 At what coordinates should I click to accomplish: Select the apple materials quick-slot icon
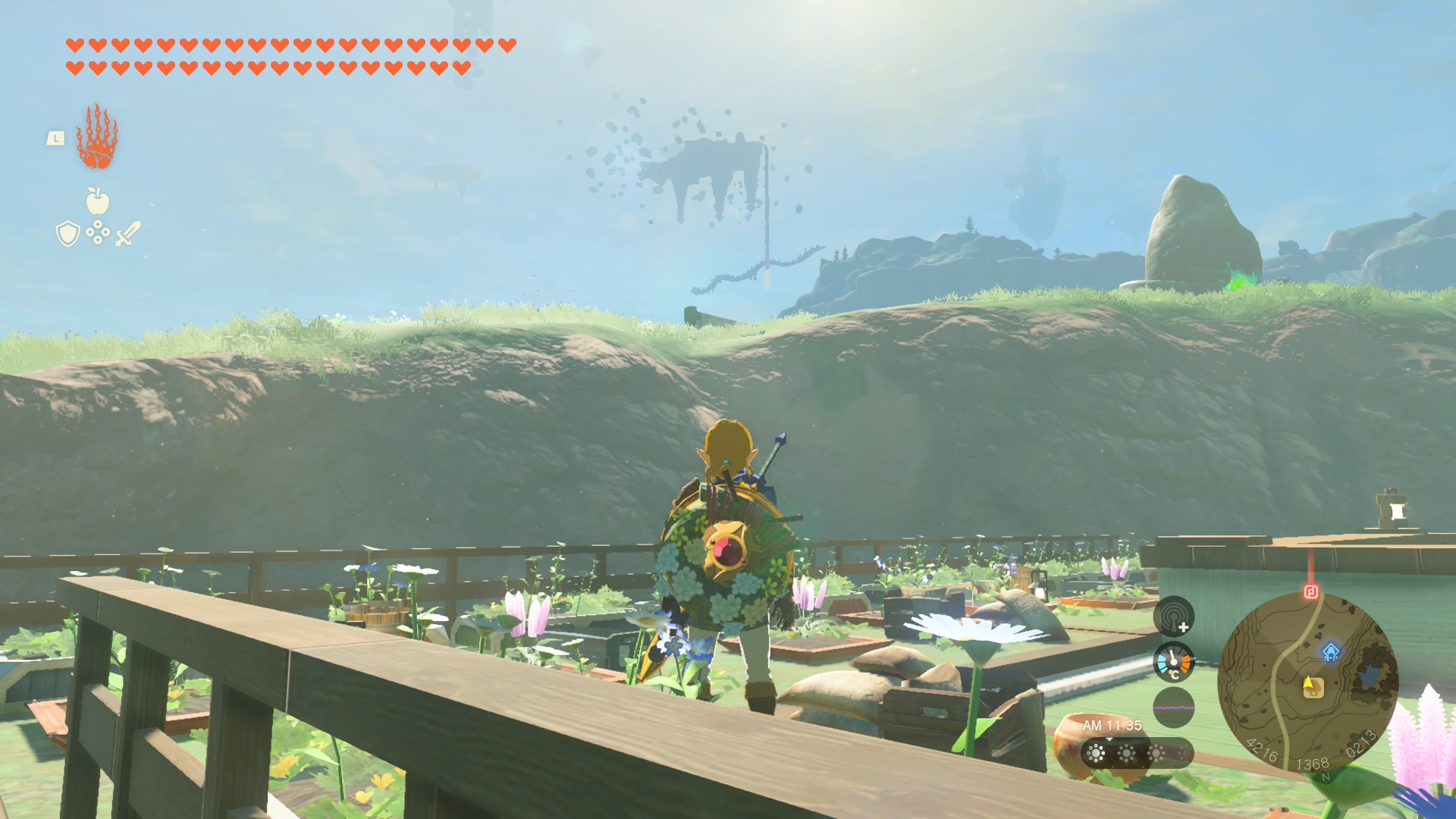(x=97, y=202)
